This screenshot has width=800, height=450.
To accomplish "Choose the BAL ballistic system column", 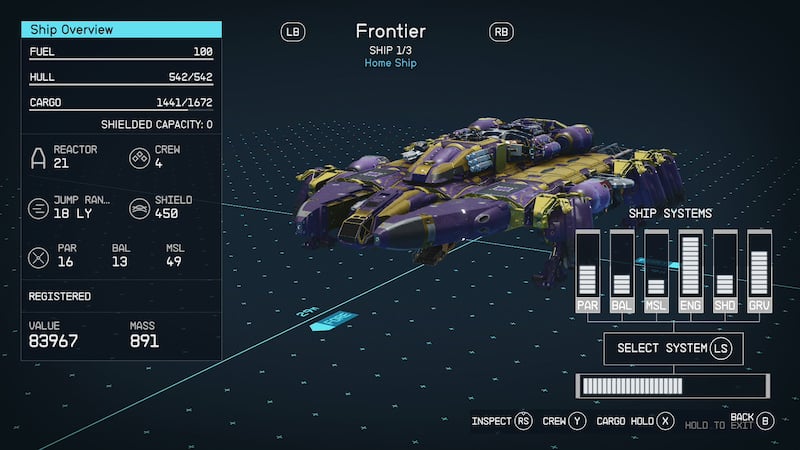I will pos(622,271).
